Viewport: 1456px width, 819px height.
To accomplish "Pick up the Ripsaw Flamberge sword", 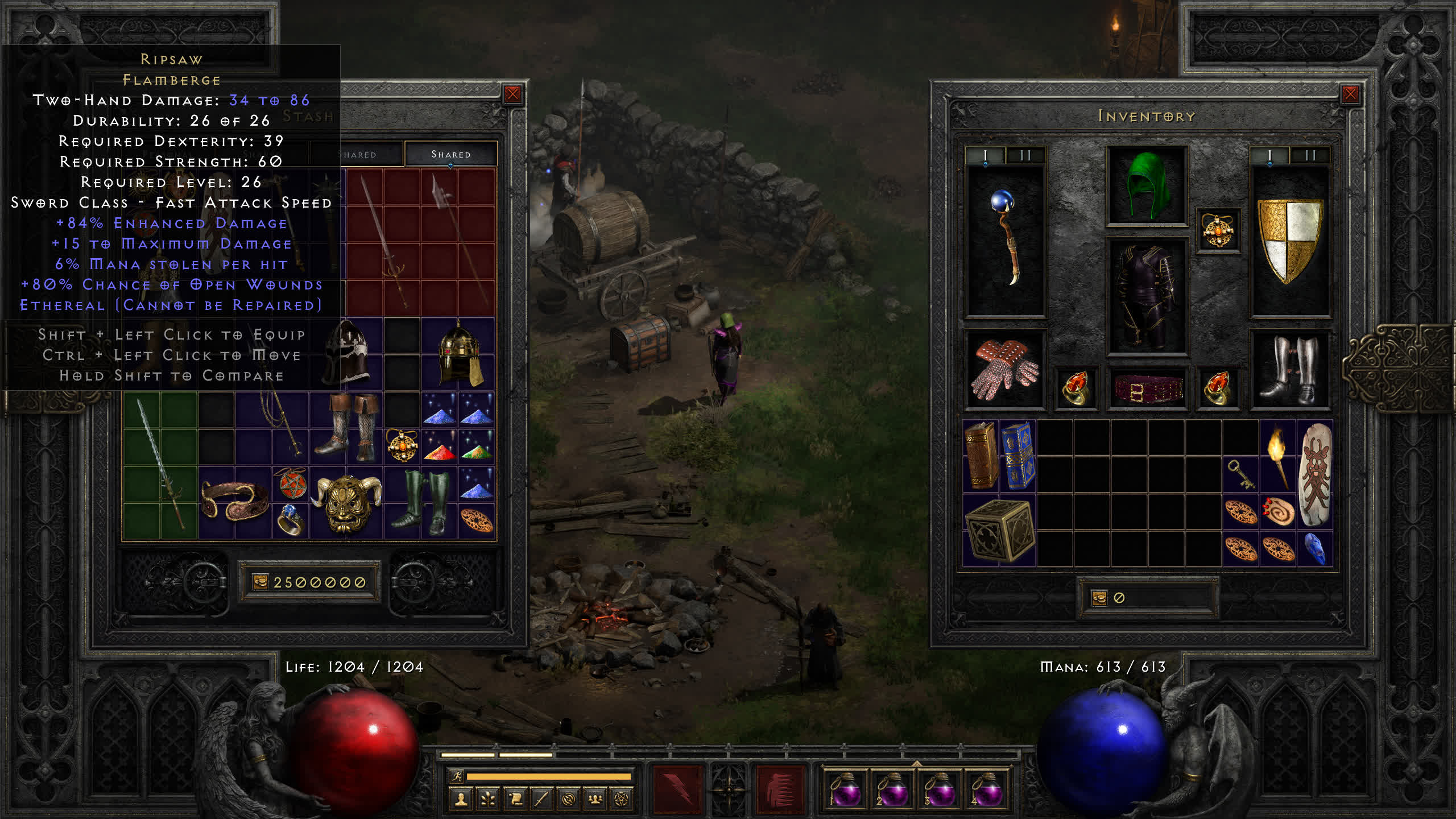I will click(160, 465).
